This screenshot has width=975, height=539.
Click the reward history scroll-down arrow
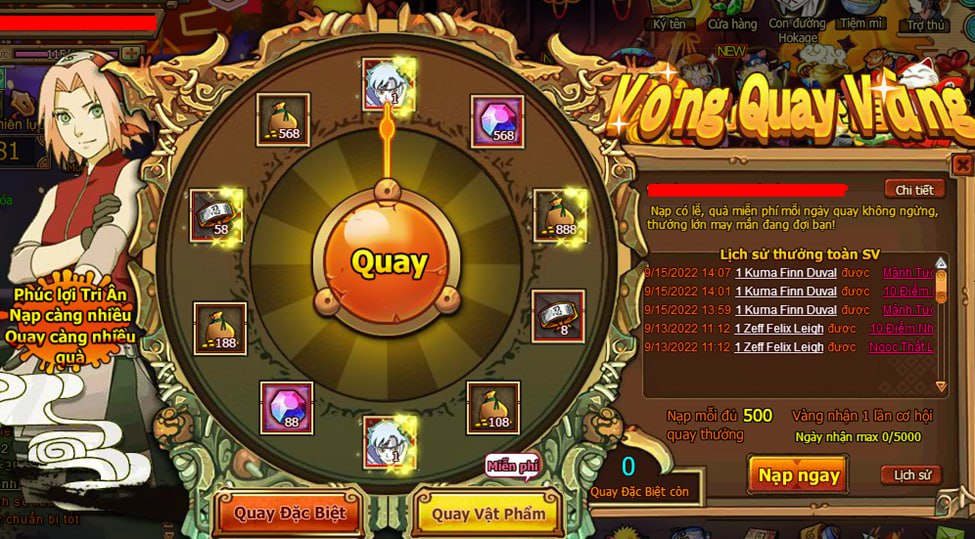click(x=940, y=385)
